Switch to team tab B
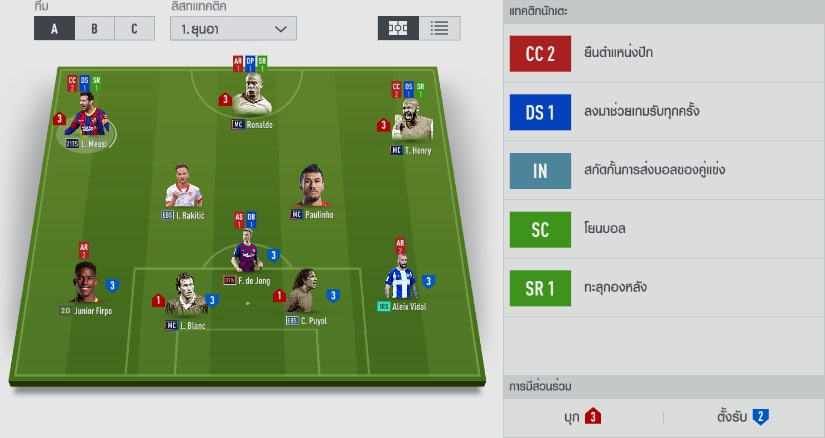Image resolution: width=825 pixels, height=438 pixels. [x=94, y=28]
